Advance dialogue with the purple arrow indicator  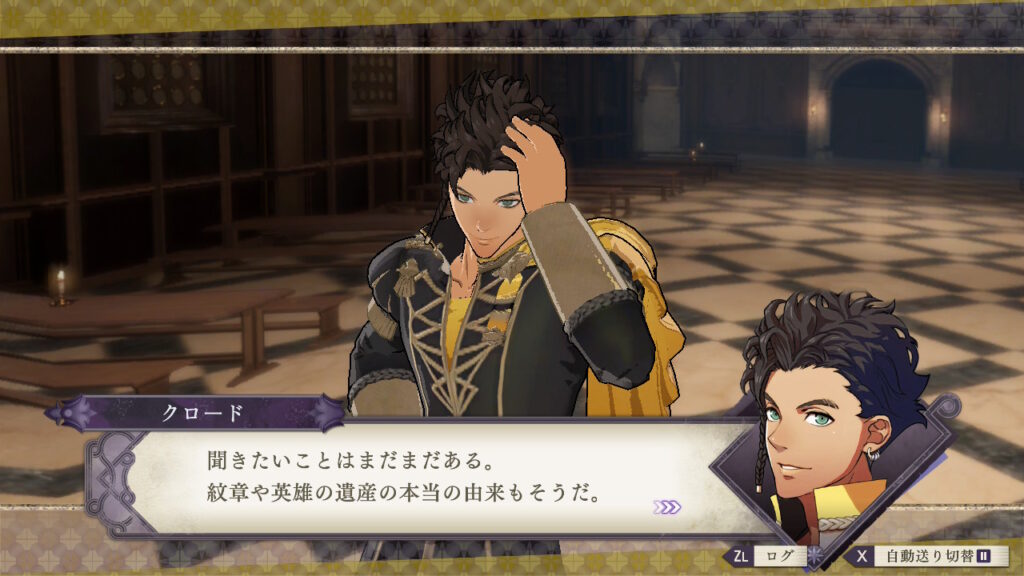[x=667, y=507]
